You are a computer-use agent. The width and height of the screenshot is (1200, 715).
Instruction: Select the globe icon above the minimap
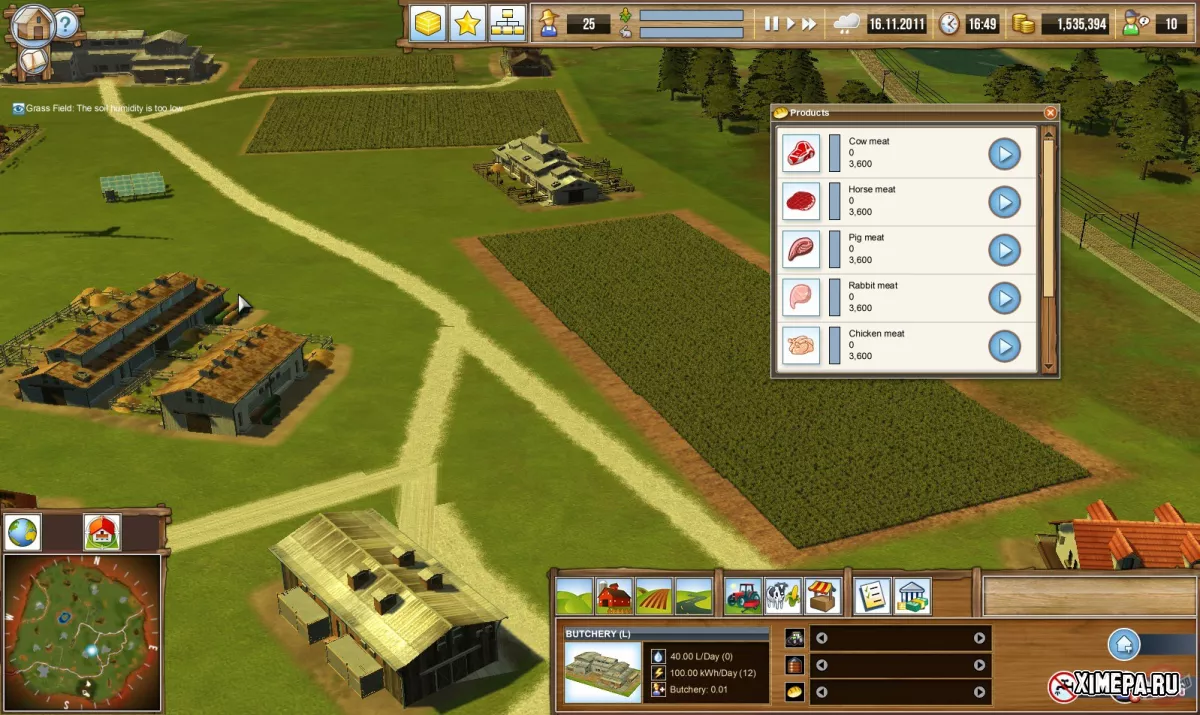click(23, 532)
